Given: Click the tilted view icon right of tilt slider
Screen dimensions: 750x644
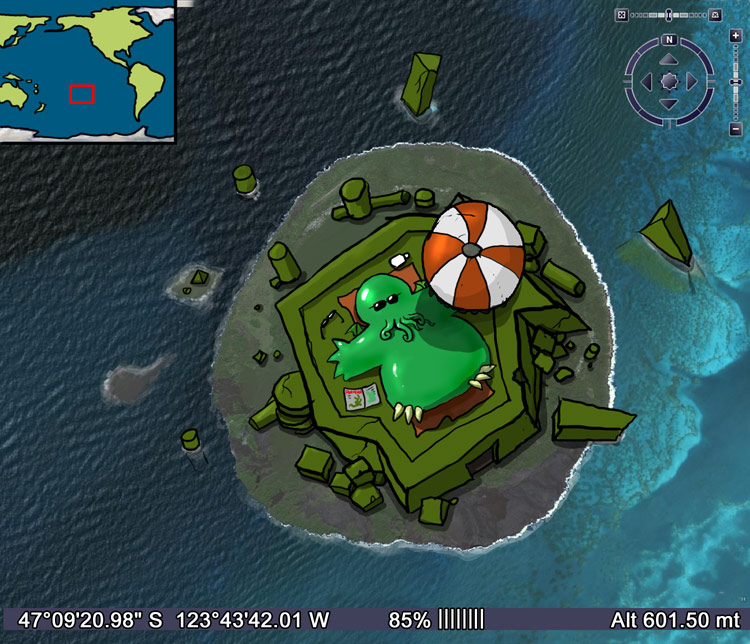Looking at the screenshot, I should (x=715, y=15).
